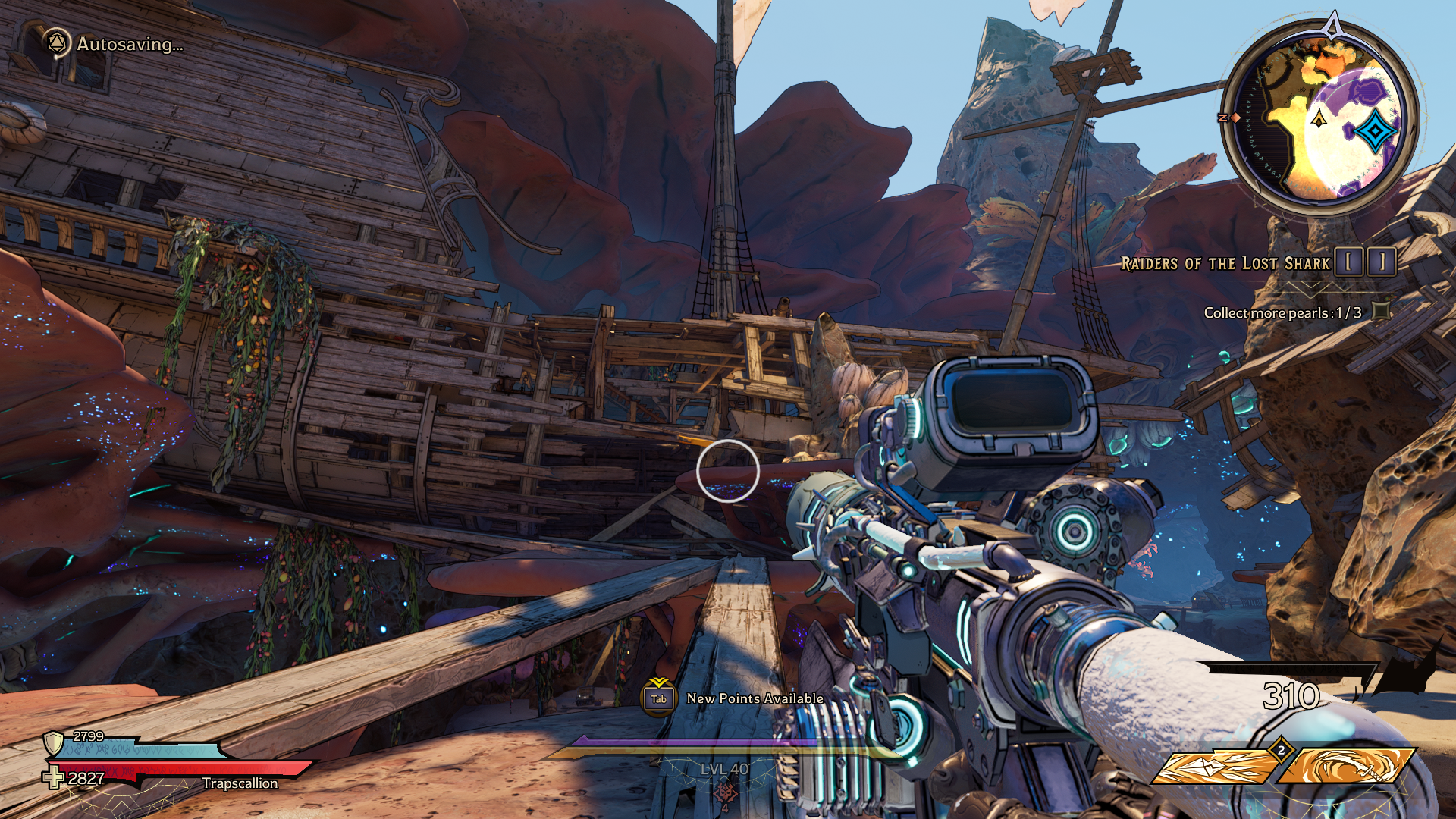This screenshot has width=1456, height=819.
Task: Activate the spinning blade action skill icon
Action: [1347, 767]
